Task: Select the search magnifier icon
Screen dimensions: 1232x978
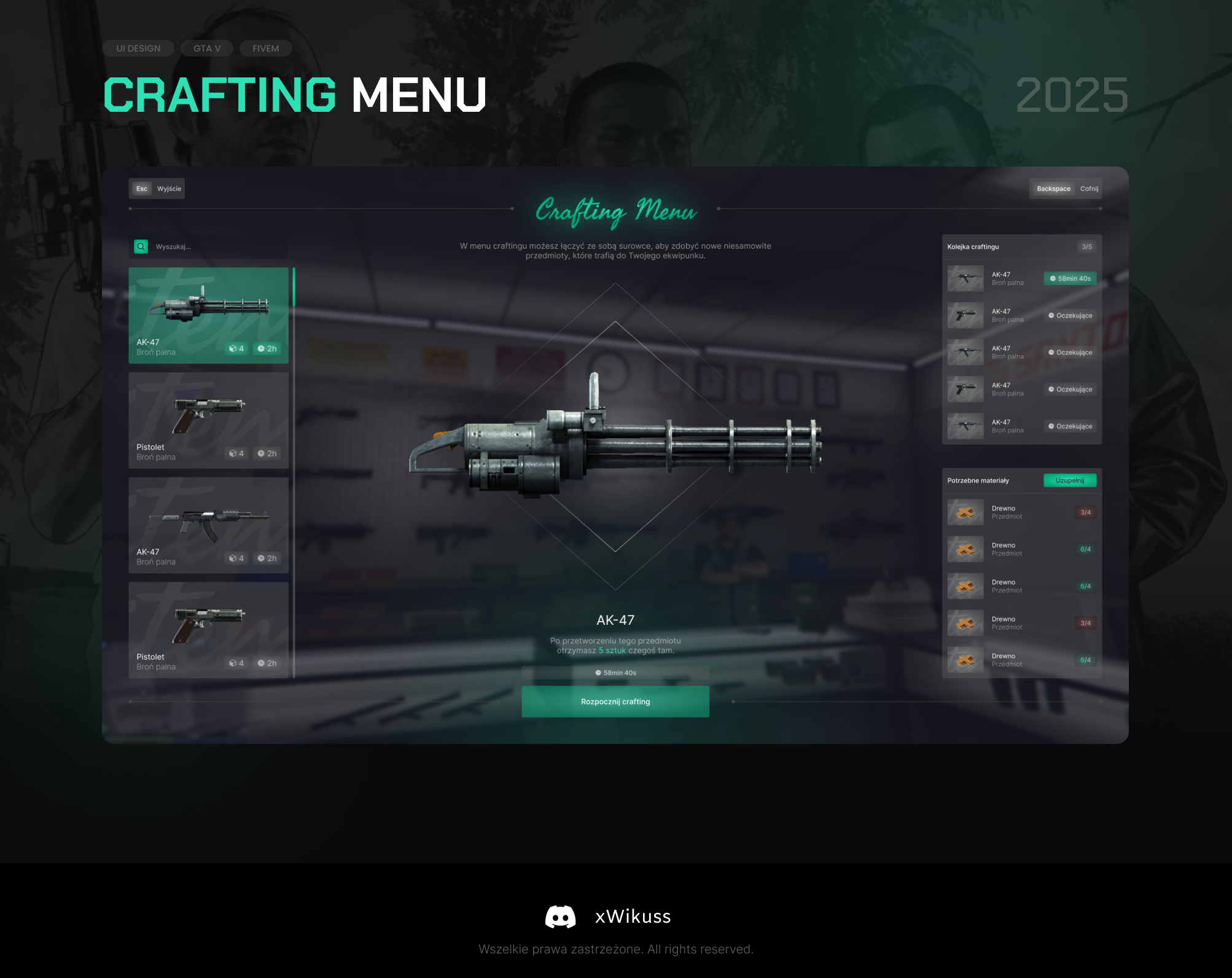Action: click(x=141, y=246)
